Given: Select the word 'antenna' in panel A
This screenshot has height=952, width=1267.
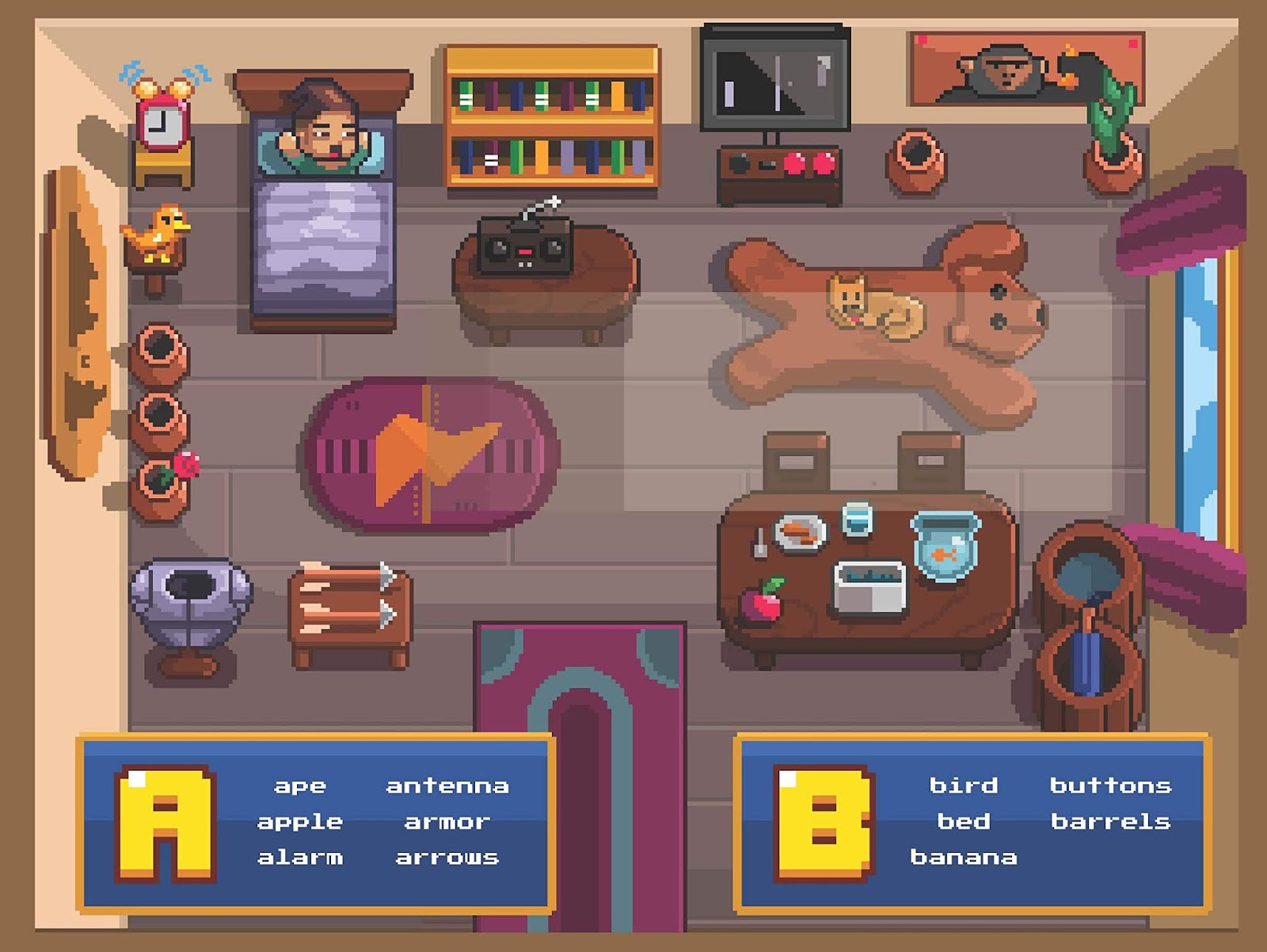Looking at the screenshot, I should tap(447, 786).
